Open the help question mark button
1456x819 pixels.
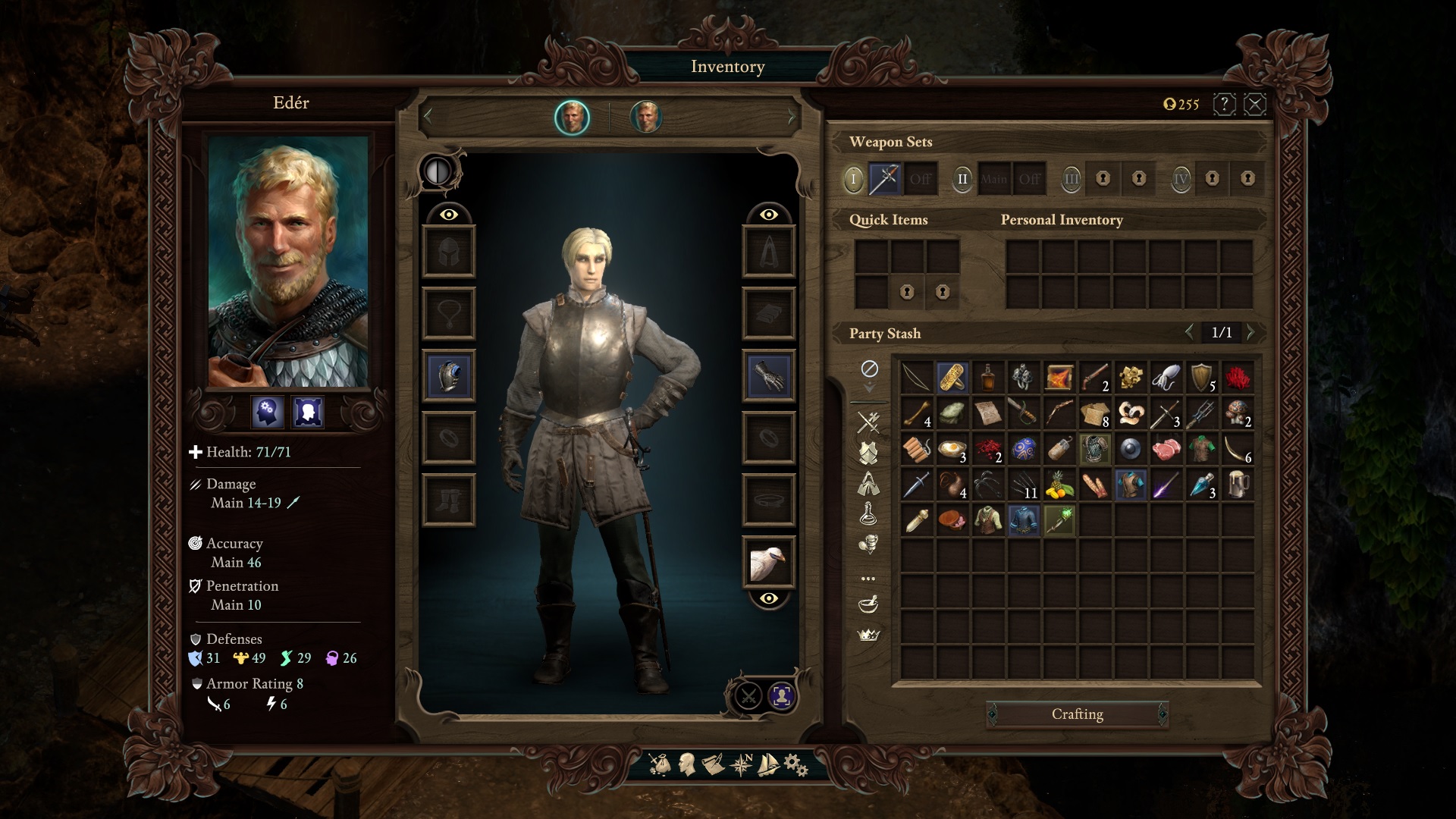1224,104
